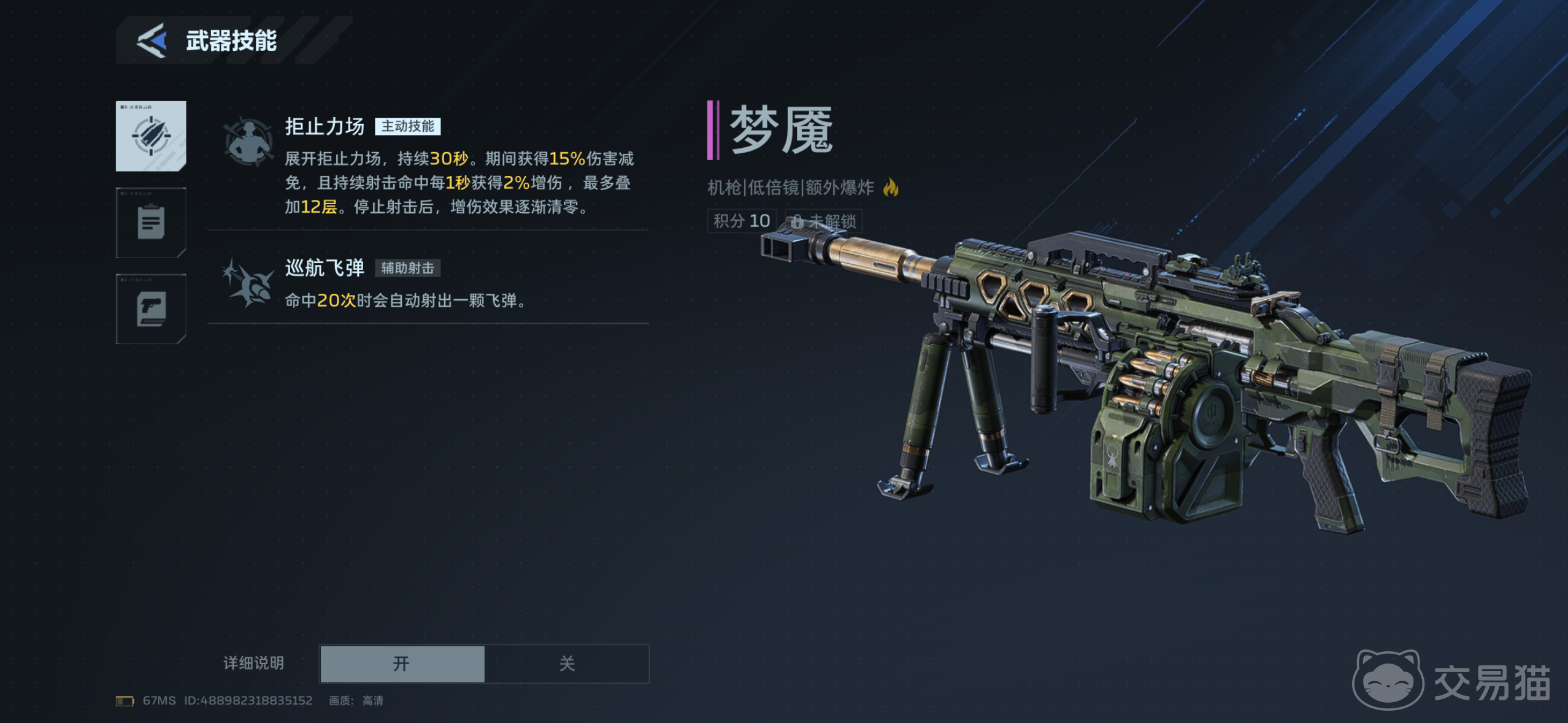
Task: Open the clipboard document tab
Action: 151,223
